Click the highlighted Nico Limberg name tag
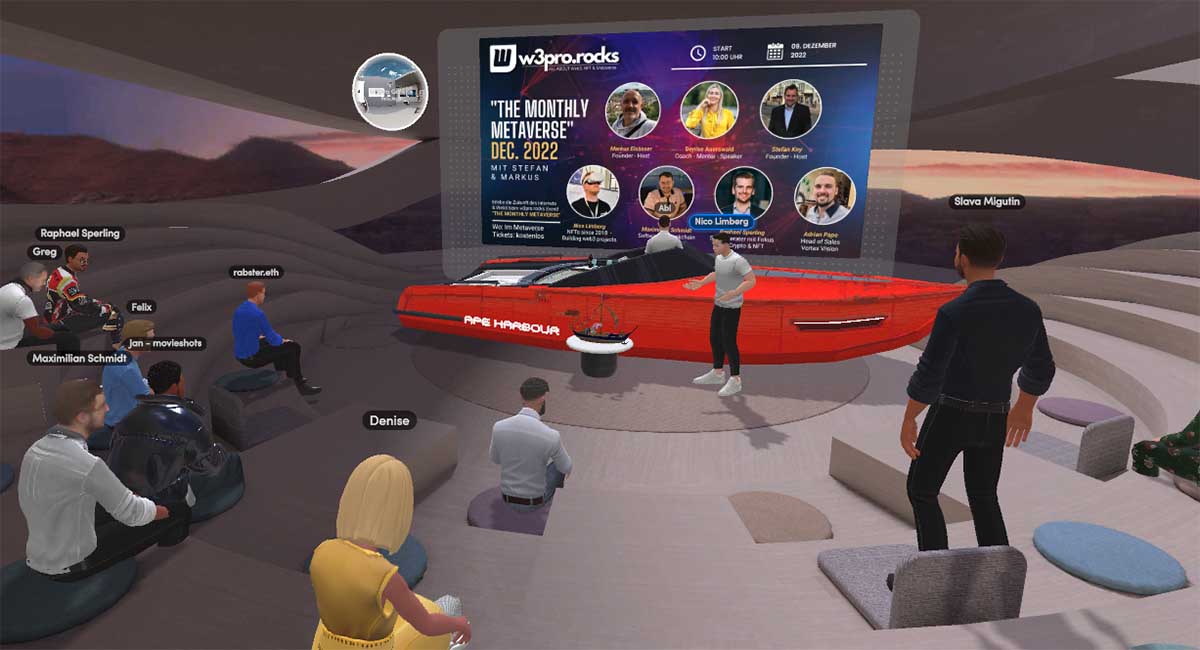1200x650 pixels. coord(720,221)
